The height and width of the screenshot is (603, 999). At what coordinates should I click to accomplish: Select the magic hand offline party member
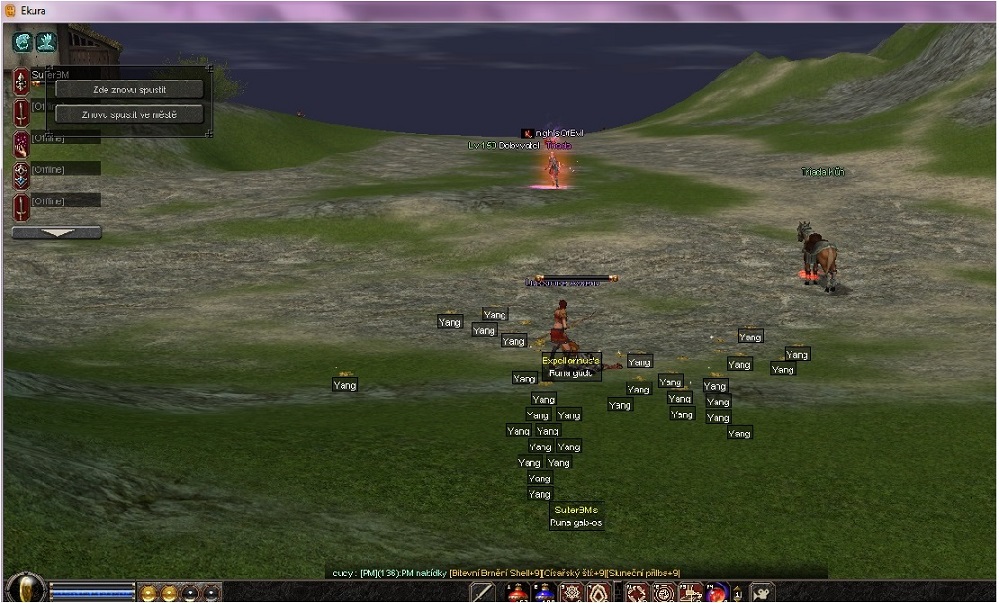(x=21, y=143)
